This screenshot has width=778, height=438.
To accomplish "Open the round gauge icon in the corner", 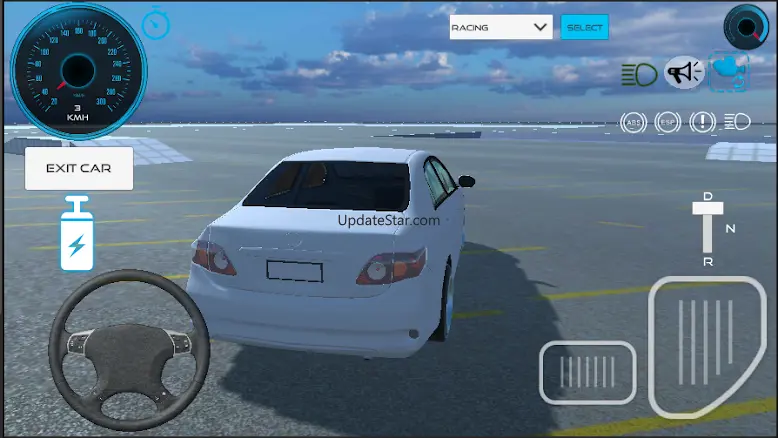I will [x=744, y=25].
